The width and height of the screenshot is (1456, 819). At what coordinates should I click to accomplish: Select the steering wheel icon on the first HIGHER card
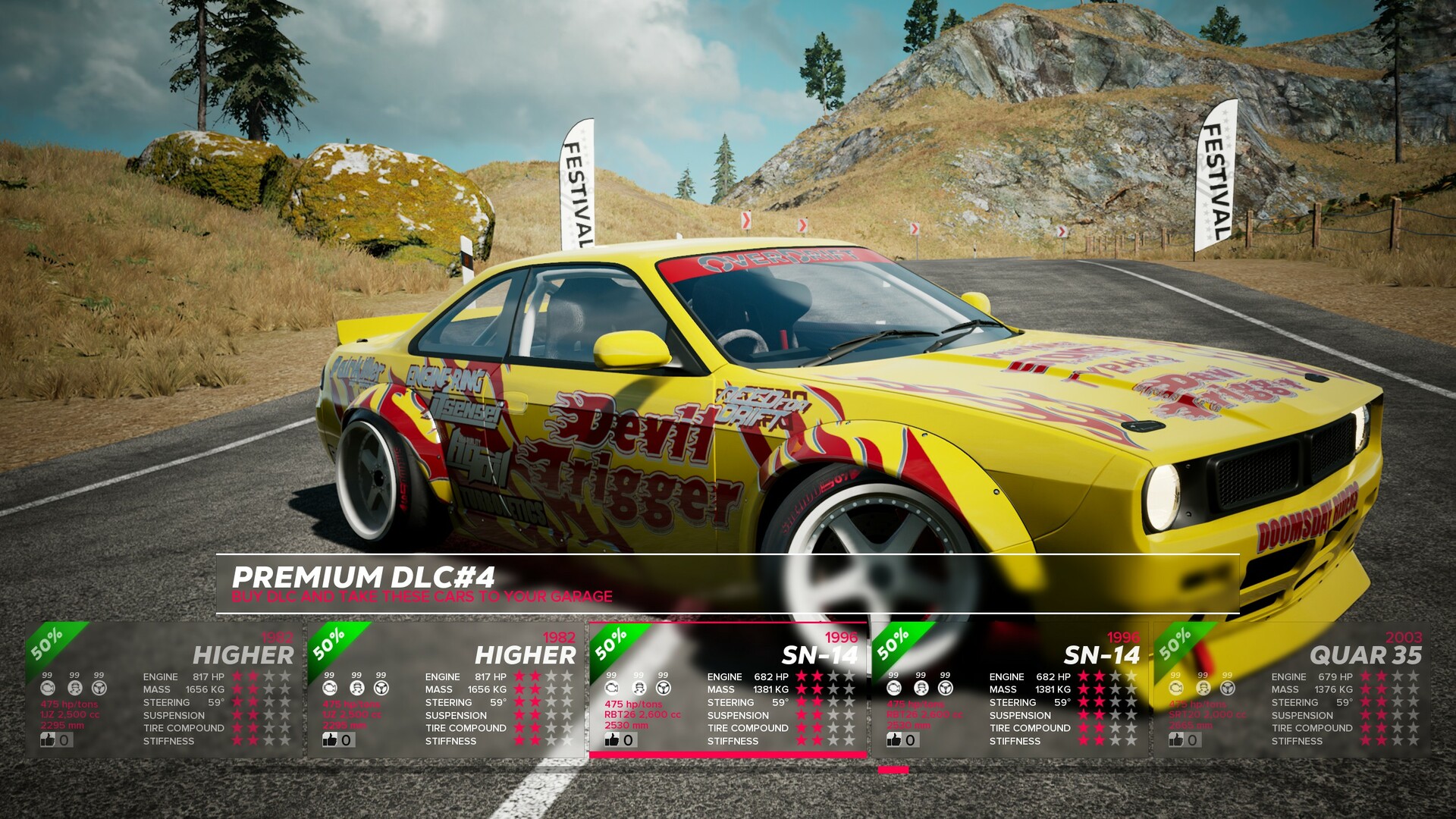coord(99,687)
